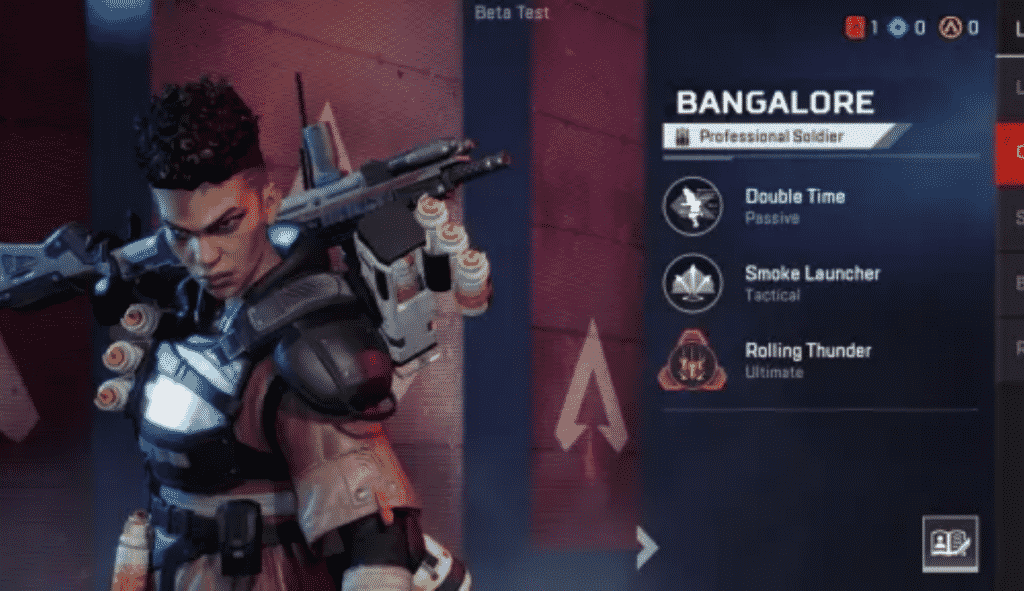The width and height of the screenshot is (1024, 591).
Task: Select the Double Time passive ability
Action: pyautogui.click(x=693, y=206)
